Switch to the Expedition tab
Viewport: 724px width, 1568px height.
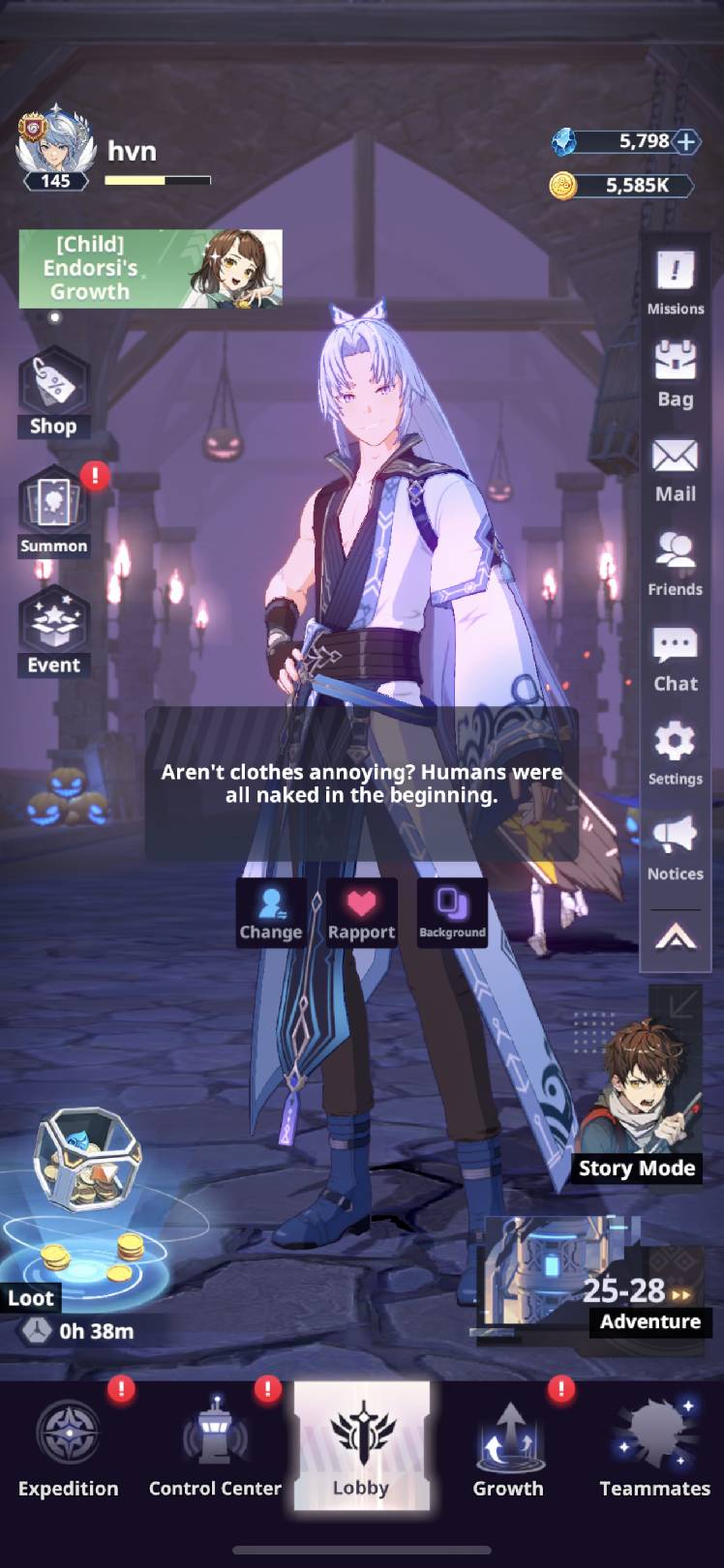pyautogui.click(x=69, y=1446)
